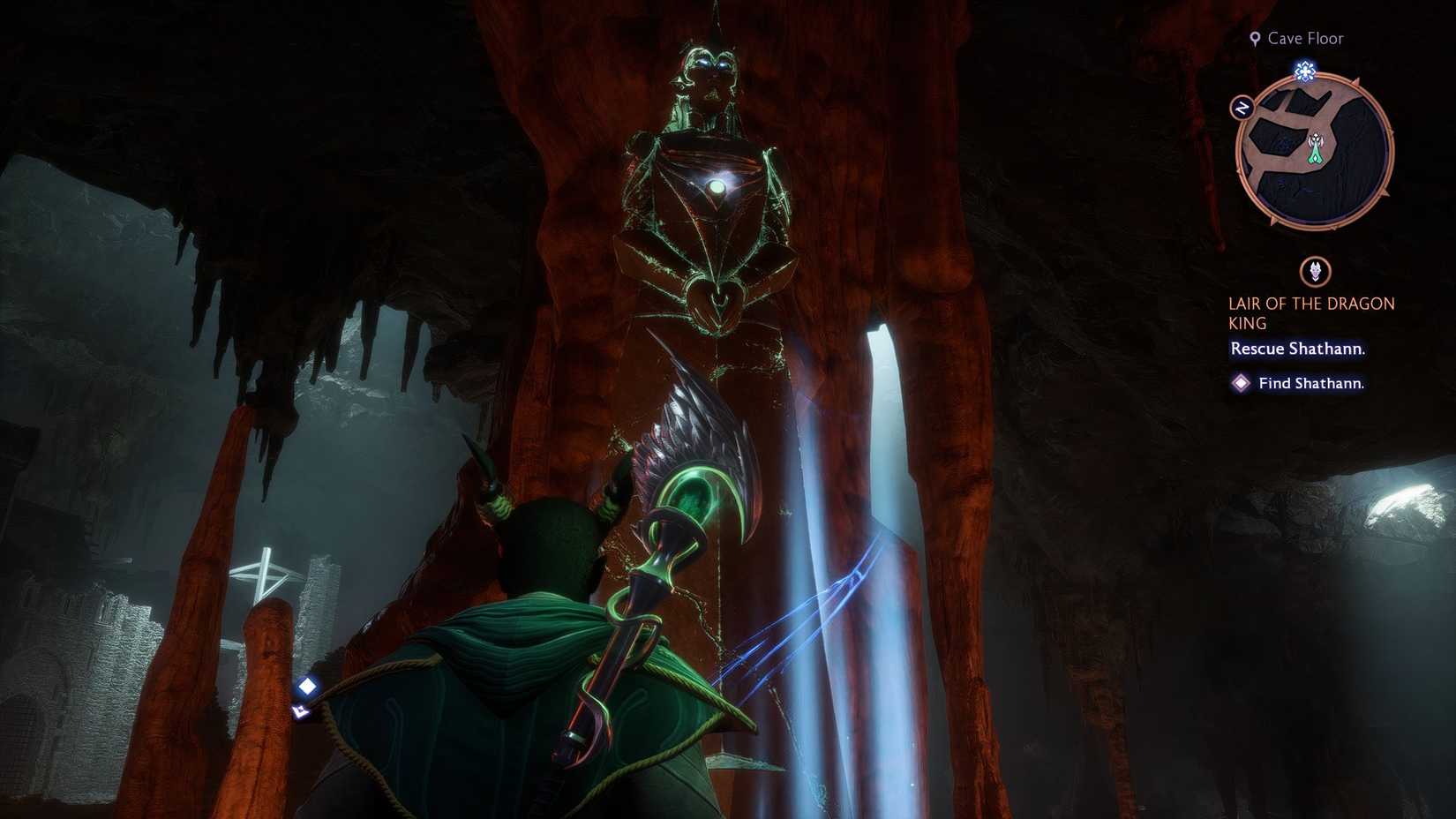Expand the LAIR OF THE DRAGON KING quest
The height and width of the screenshot is (819, 1456).
point(1311,312)
